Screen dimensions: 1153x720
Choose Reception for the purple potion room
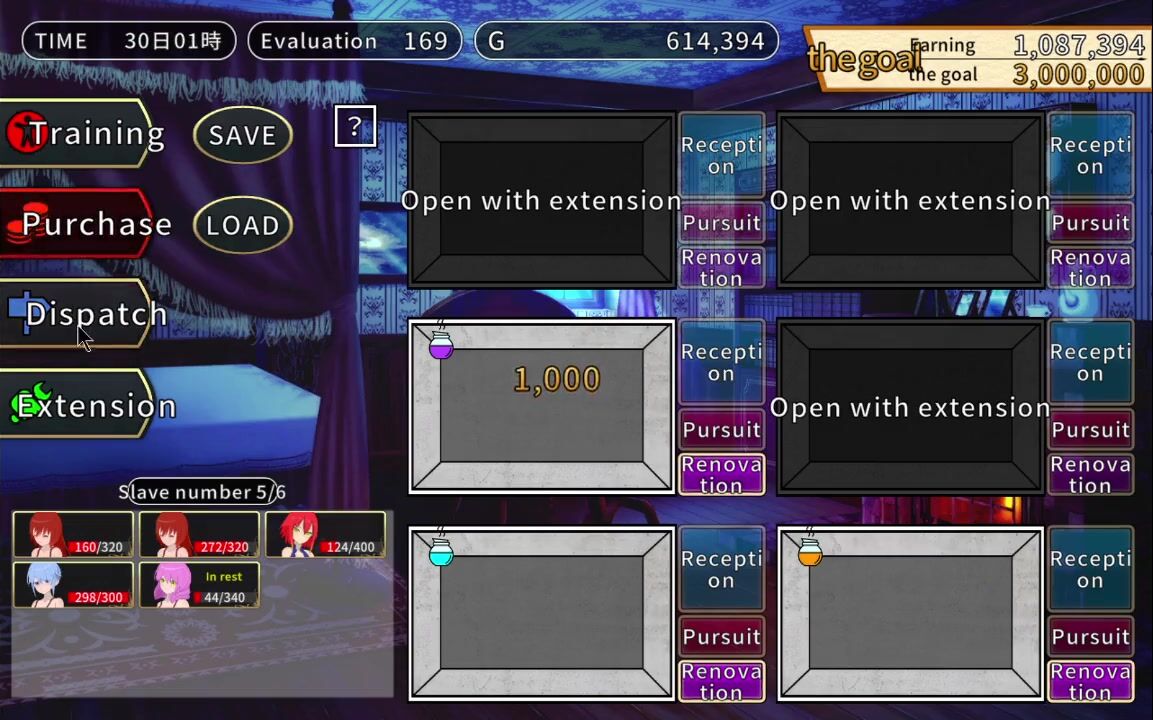[721, 362]
